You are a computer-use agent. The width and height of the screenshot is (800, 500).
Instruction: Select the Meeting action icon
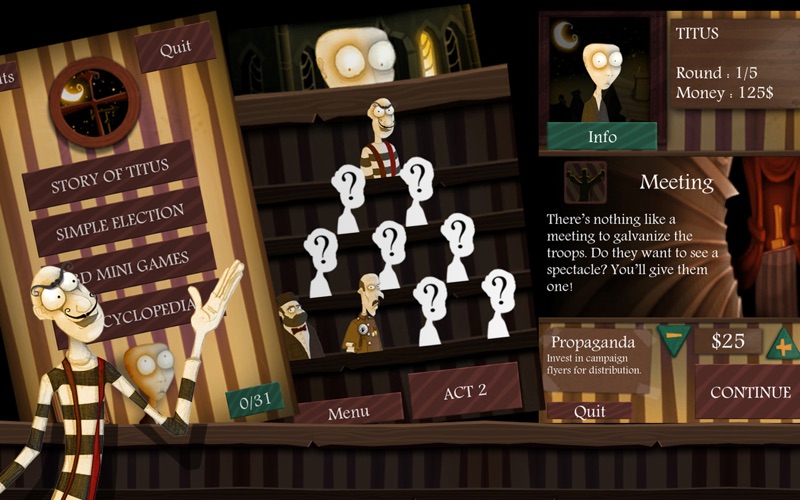(x=584, y=182)
